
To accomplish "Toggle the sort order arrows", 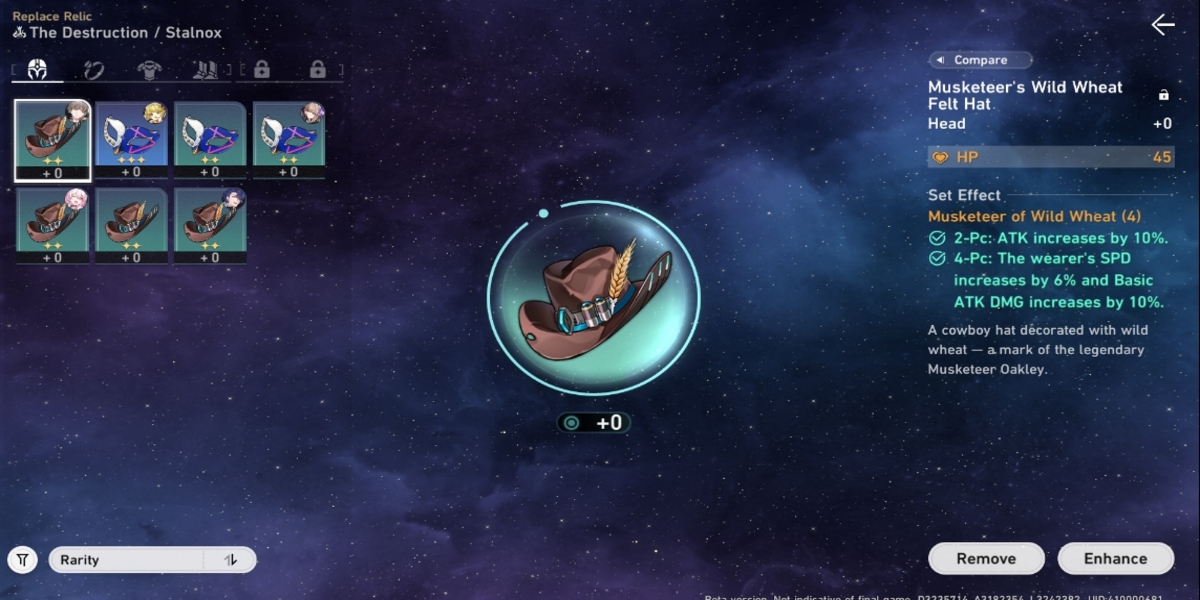I will tap(231, 560).
